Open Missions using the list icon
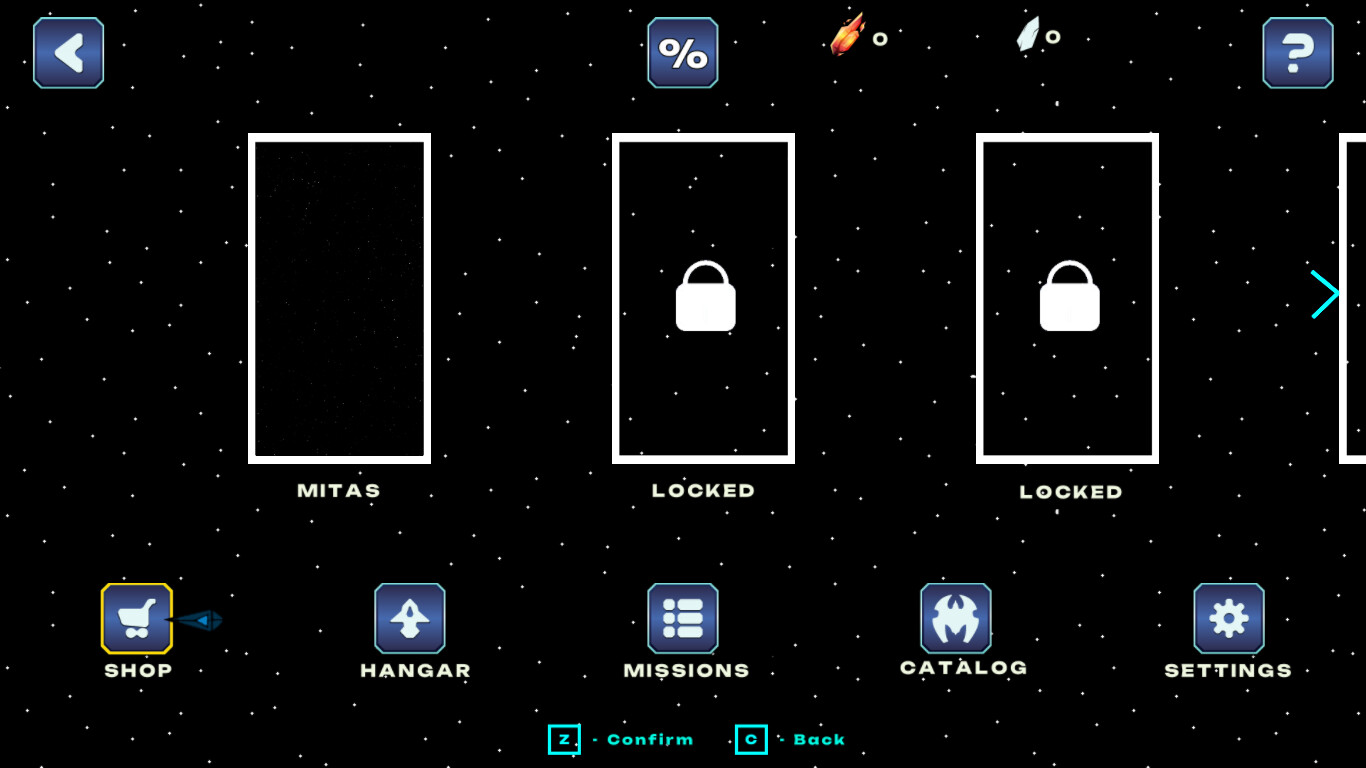 pyautogui.click(x=683, y=617)
